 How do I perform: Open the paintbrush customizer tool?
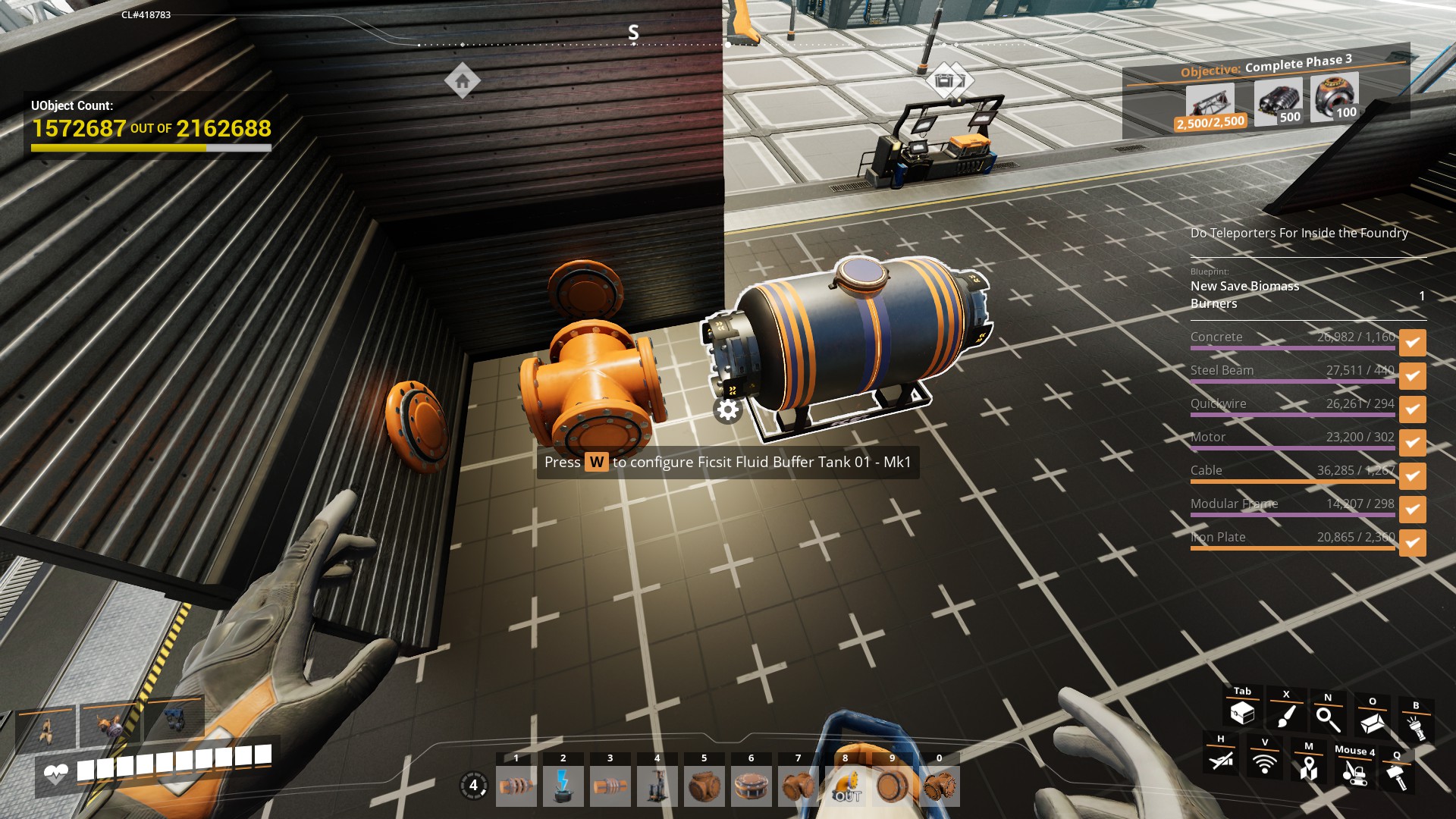click(1286, 716)
